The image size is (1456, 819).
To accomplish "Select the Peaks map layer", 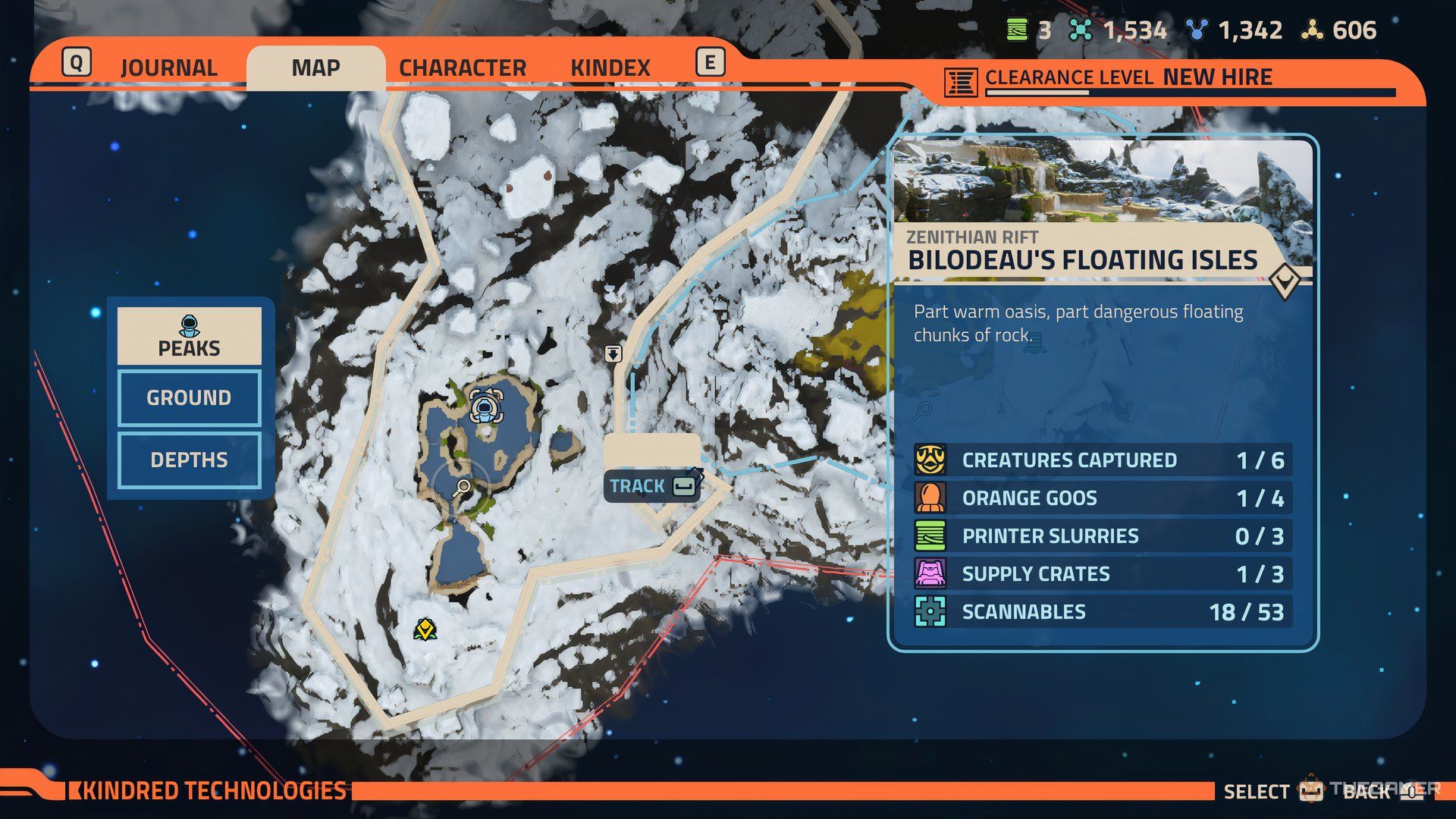I will tap(189, 336).
